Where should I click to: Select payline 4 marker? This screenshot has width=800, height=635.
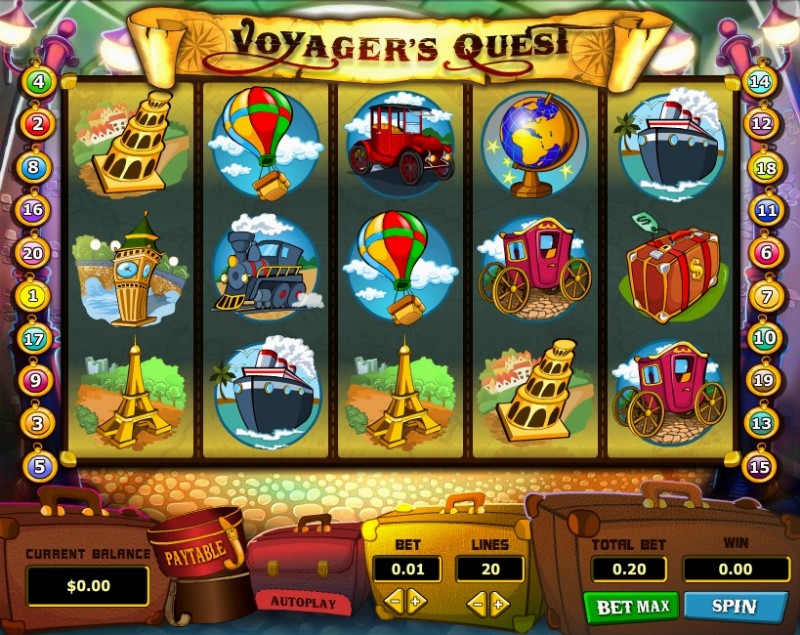[x=38, y=82]
